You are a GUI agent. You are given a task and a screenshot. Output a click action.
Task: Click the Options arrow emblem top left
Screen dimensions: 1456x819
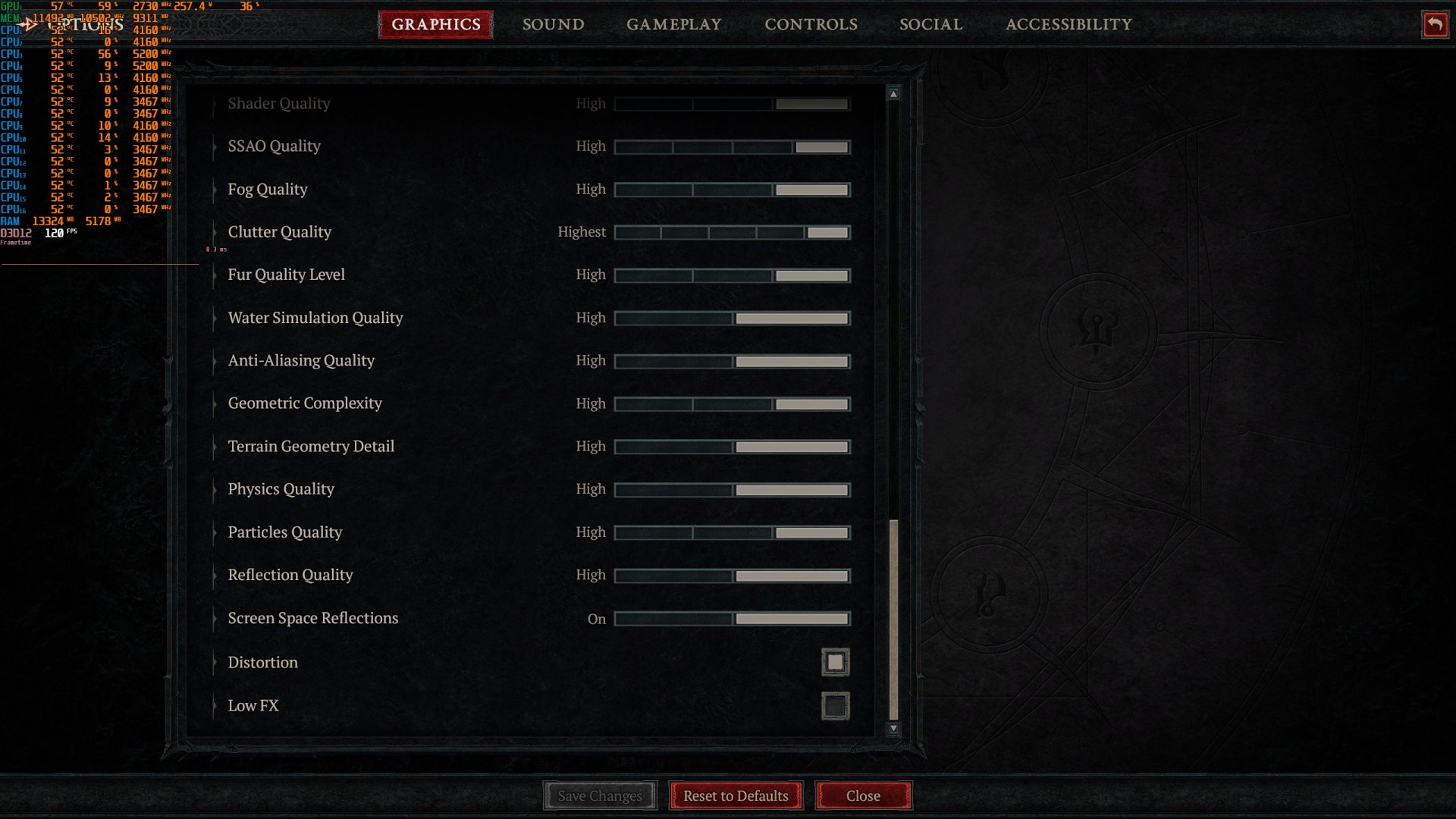pyautogui.click(x=30, y=23)
